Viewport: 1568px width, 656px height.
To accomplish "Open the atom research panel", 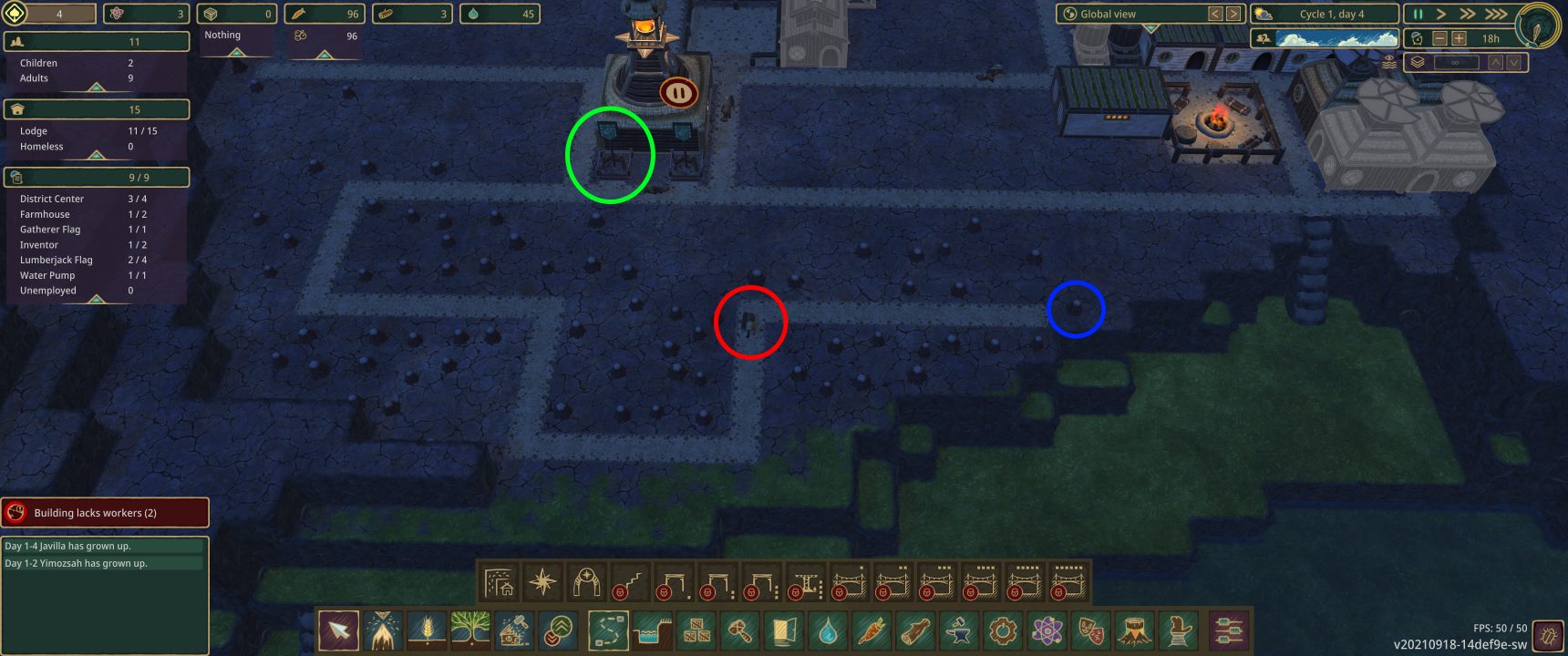I will point(1047,630).
